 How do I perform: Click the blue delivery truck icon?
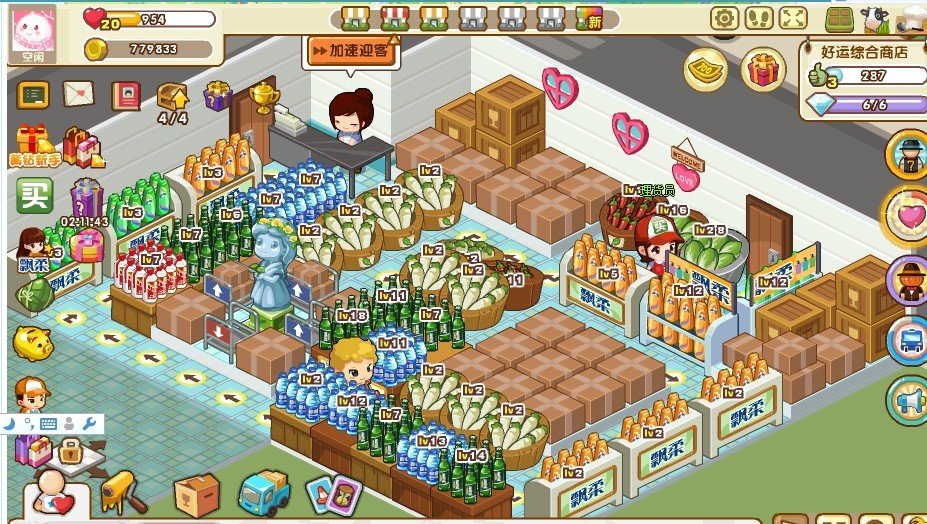264,492
